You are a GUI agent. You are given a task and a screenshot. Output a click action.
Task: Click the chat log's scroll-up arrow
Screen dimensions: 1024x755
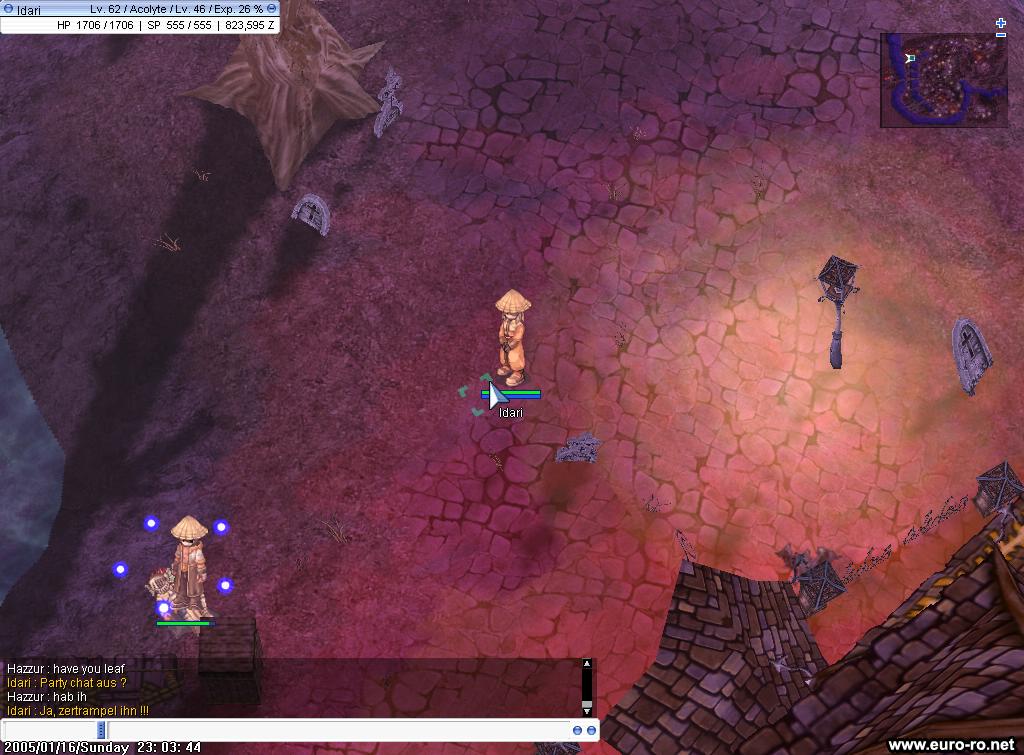pyautogui.click(x=587, y=664)
